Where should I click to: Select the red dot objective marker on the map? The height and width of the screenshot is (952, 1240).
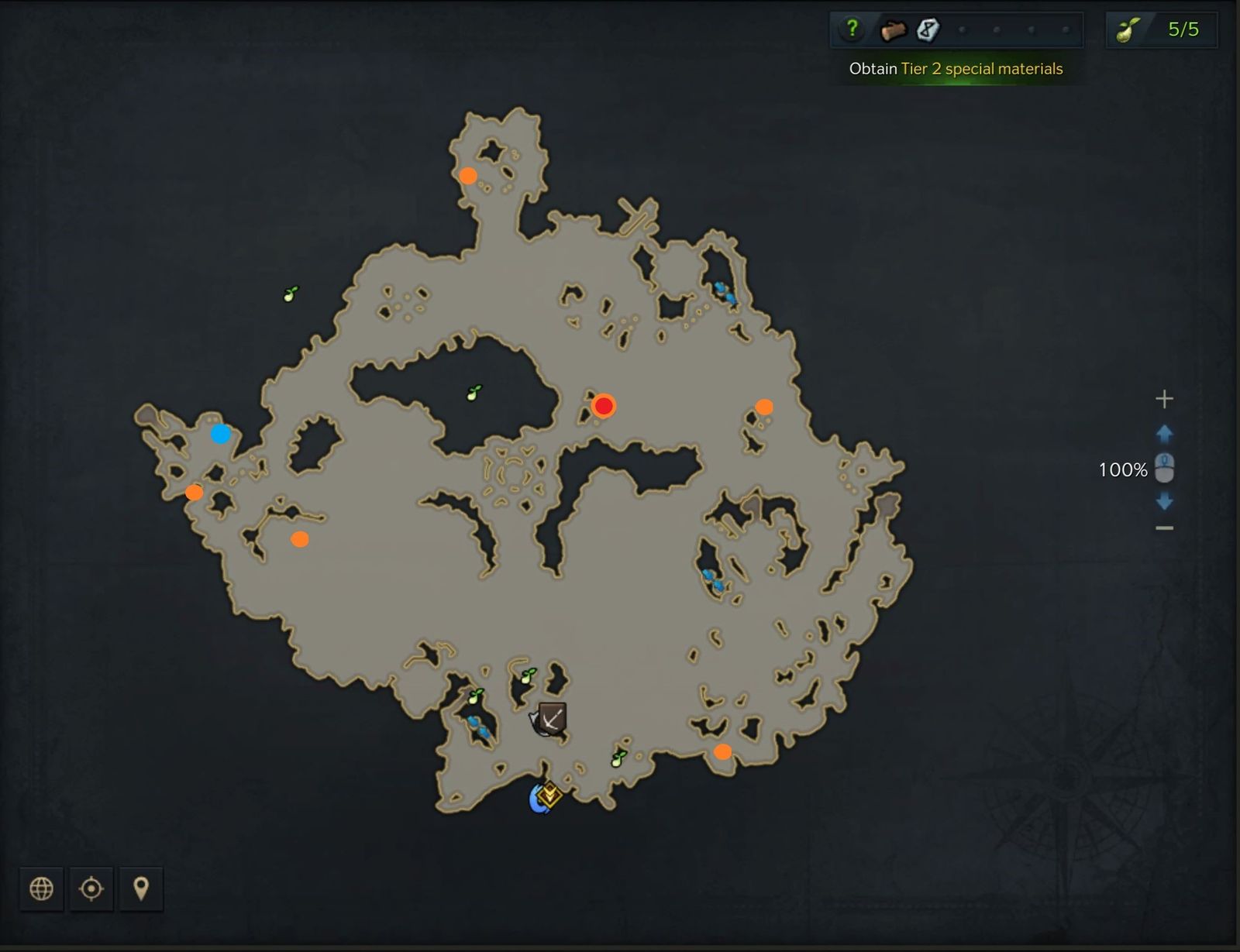[604, 405]
